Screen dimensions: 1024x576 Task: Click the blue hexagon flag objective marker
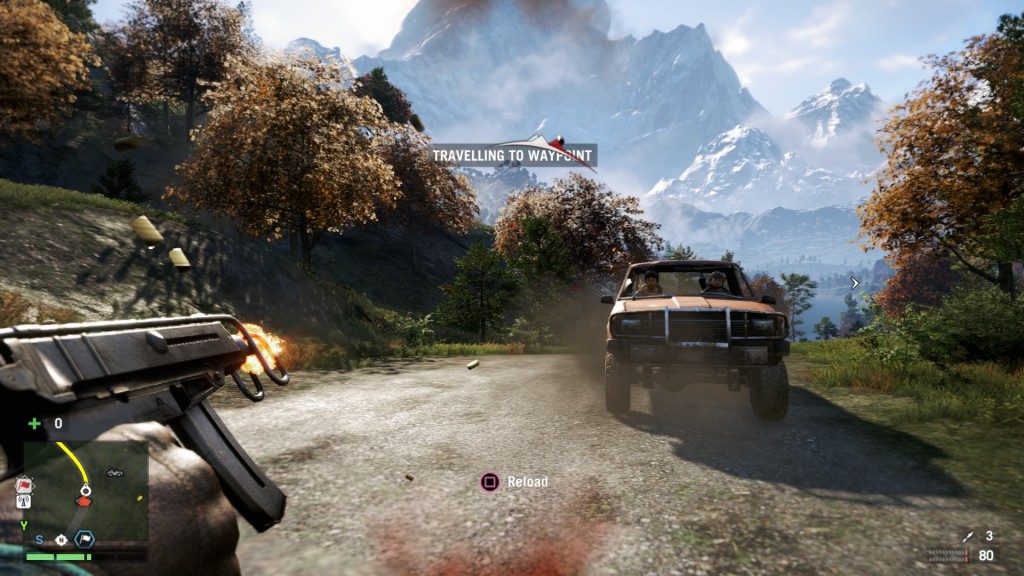click(84, 539)
